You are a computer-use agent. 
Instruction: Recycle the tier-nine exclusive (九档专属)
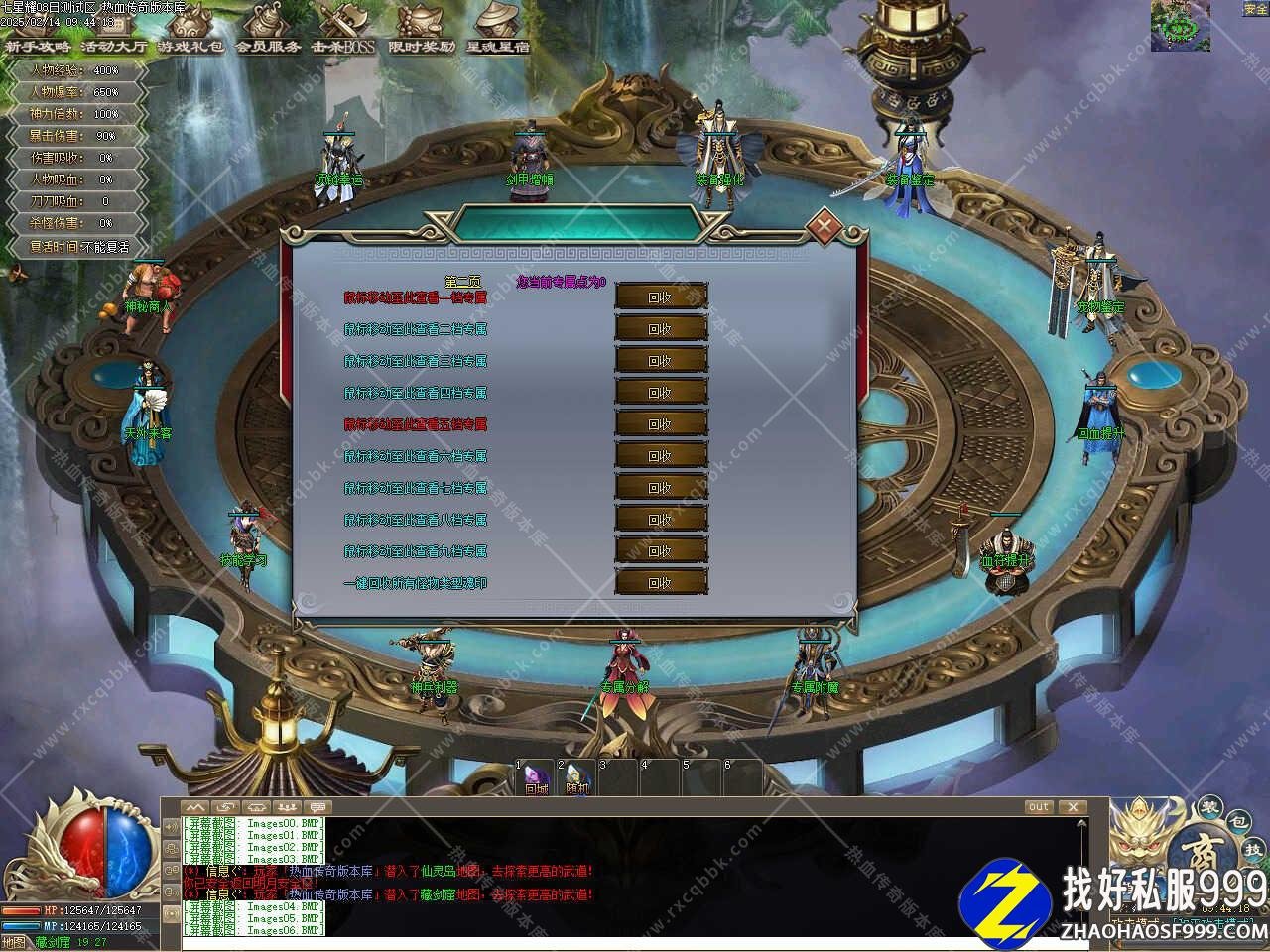[661, 551]
